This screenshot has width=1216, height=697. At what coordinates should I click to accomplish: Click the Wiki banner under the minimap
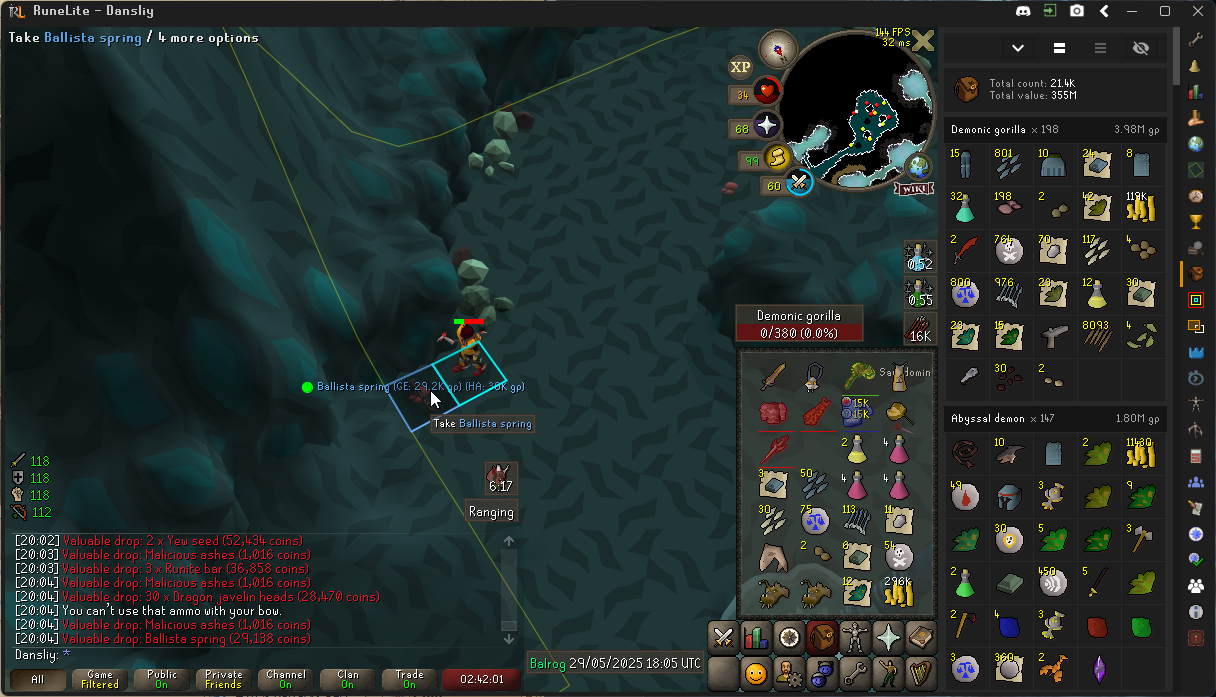click(x=916, y=188)
